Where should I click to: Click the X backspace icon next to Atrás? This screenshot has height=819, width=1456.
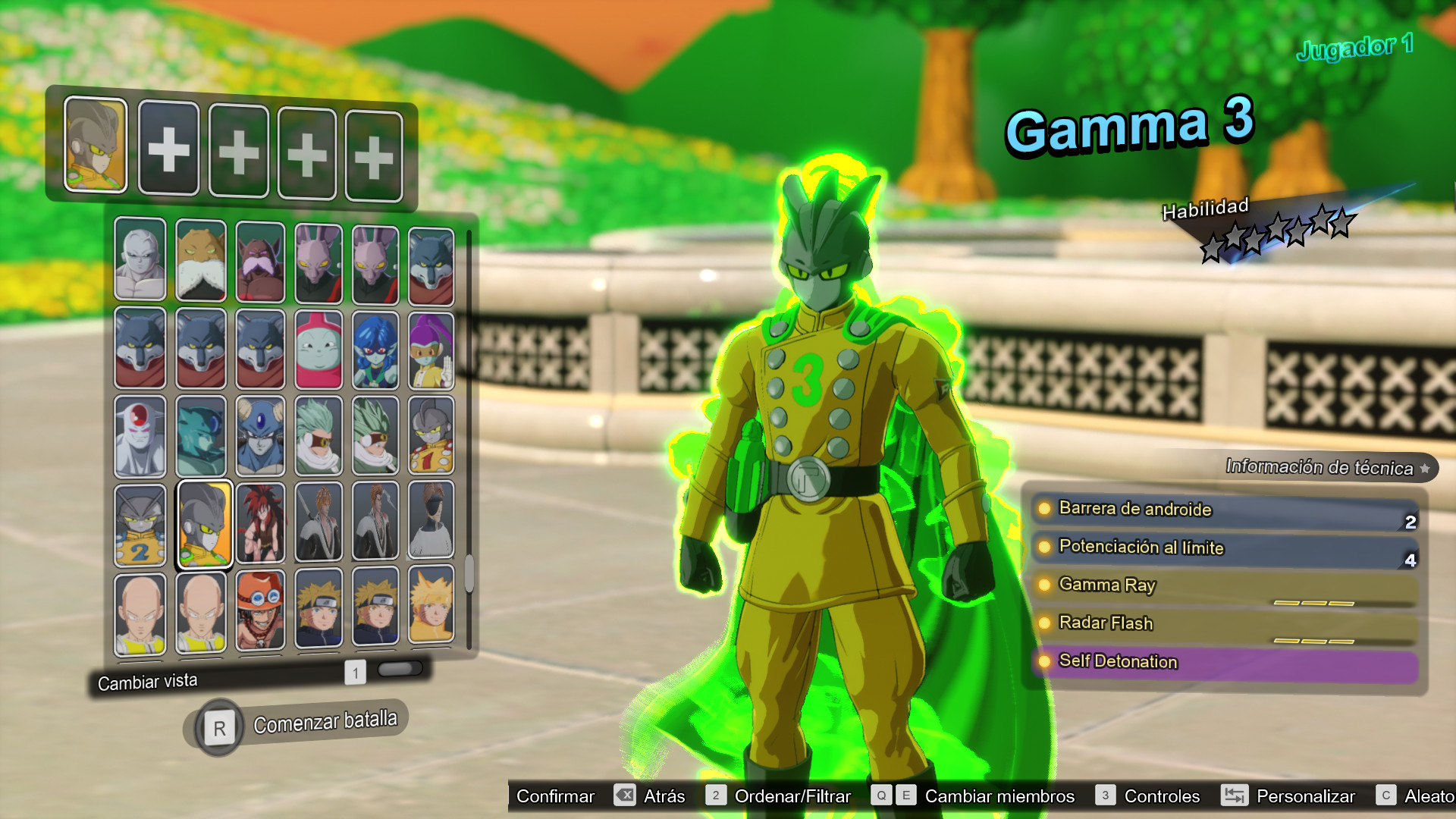pyautogui.click(x=623, y=796)
